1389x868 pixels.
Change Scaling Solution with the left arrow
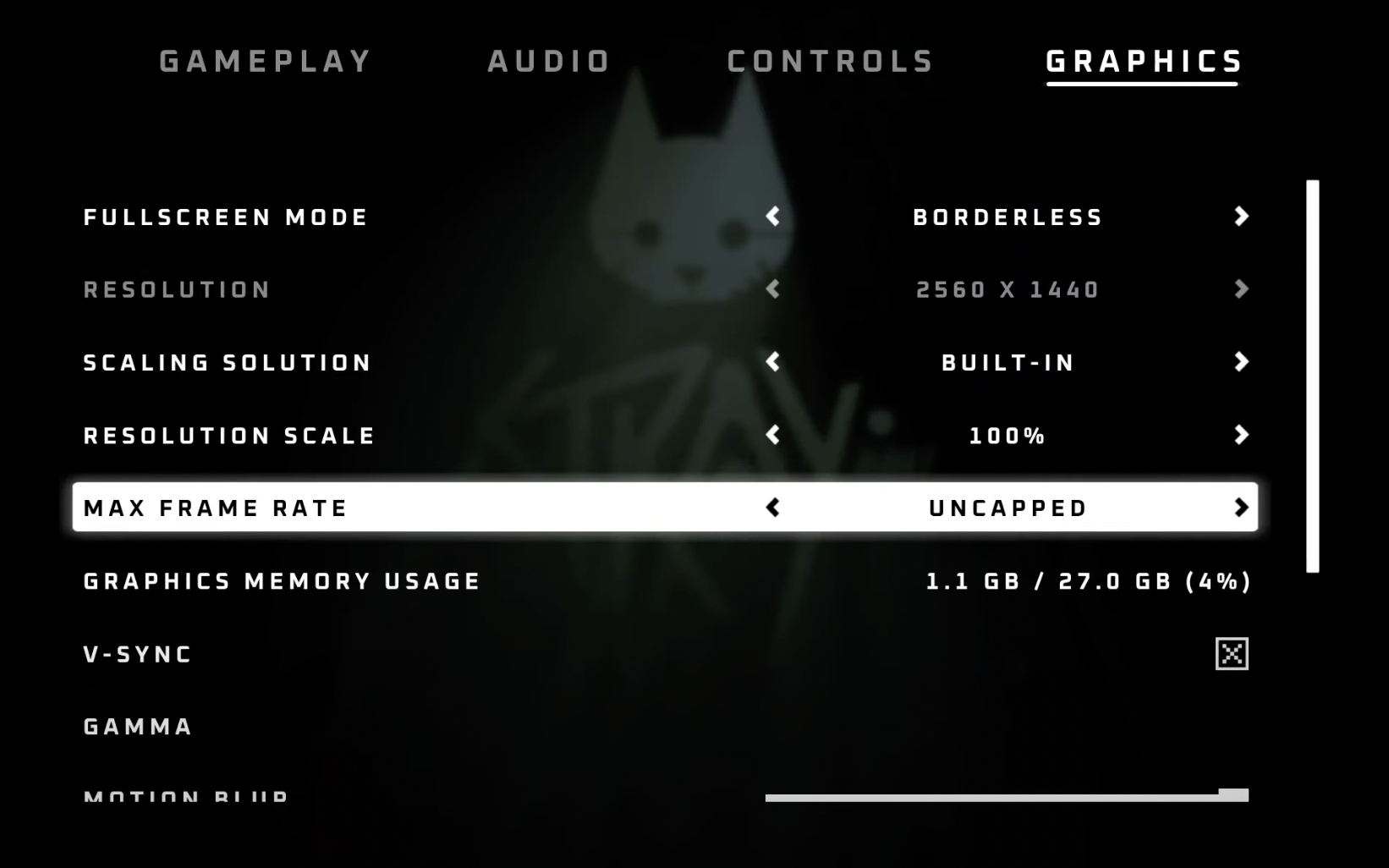(772, 362)
